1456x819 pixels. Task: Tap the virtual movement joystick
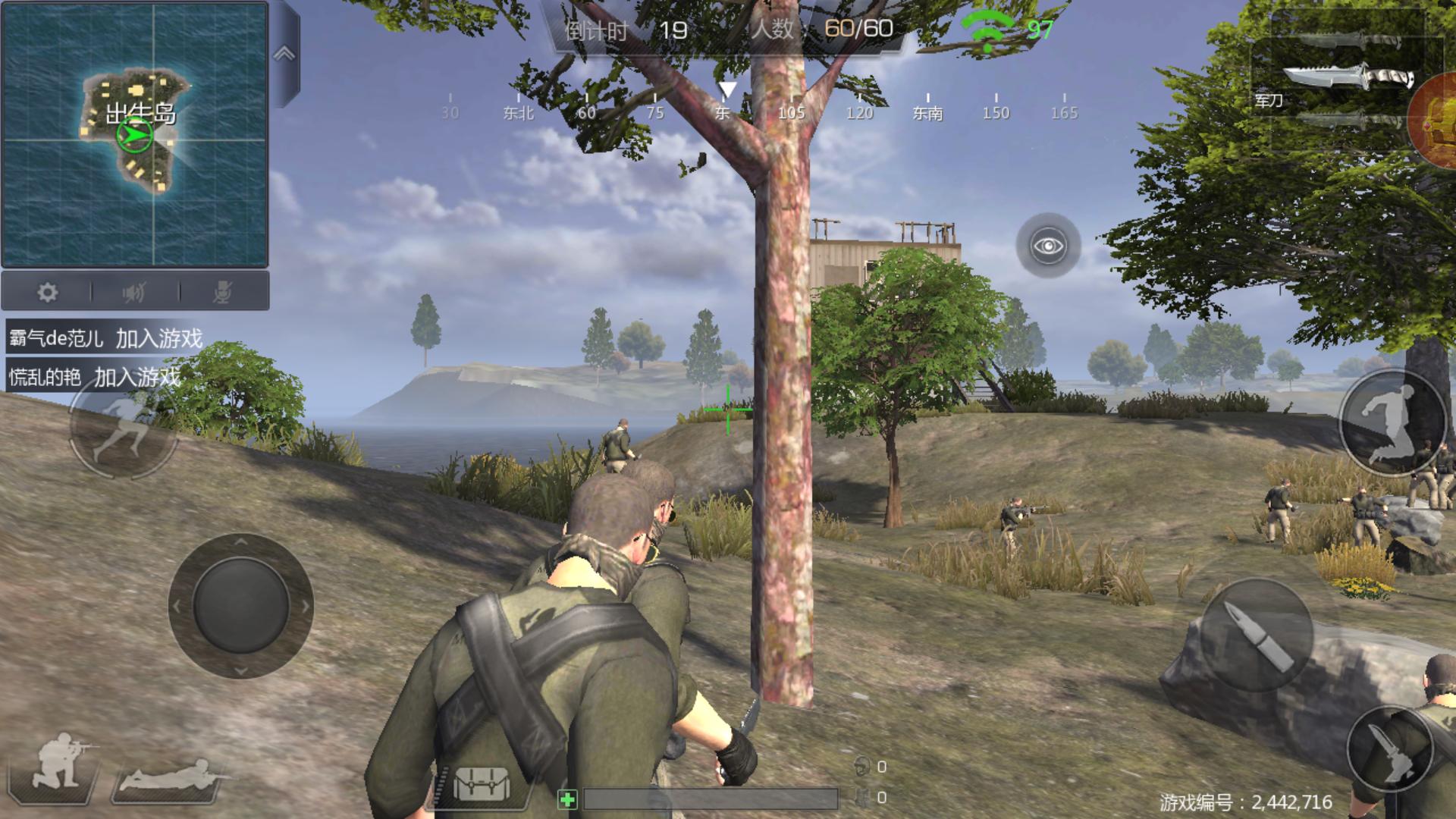[240, 606]
